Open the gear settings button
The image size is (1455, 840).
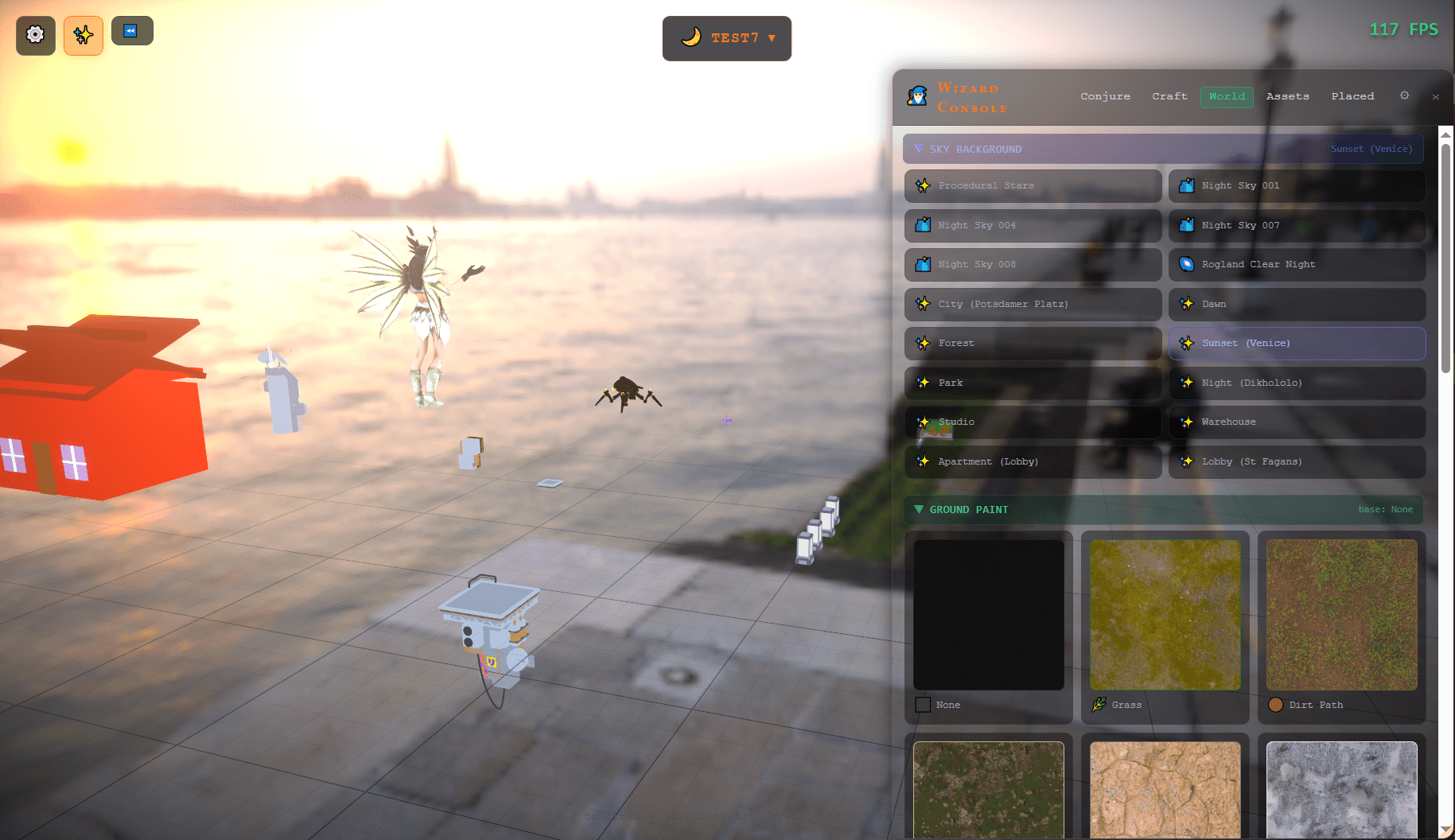36,35
